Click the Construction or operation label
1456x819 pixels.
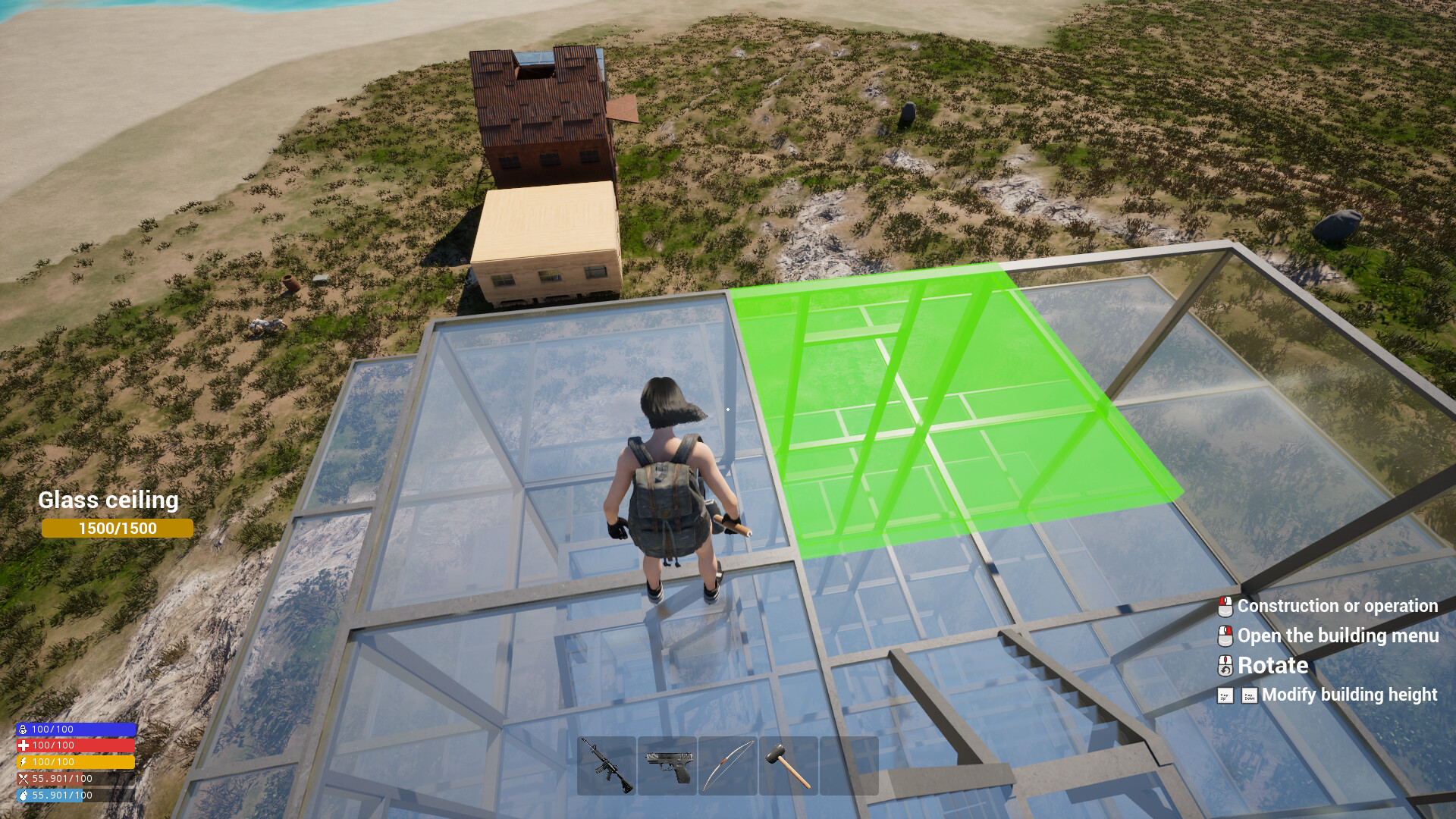click(x=1337, y=607)
